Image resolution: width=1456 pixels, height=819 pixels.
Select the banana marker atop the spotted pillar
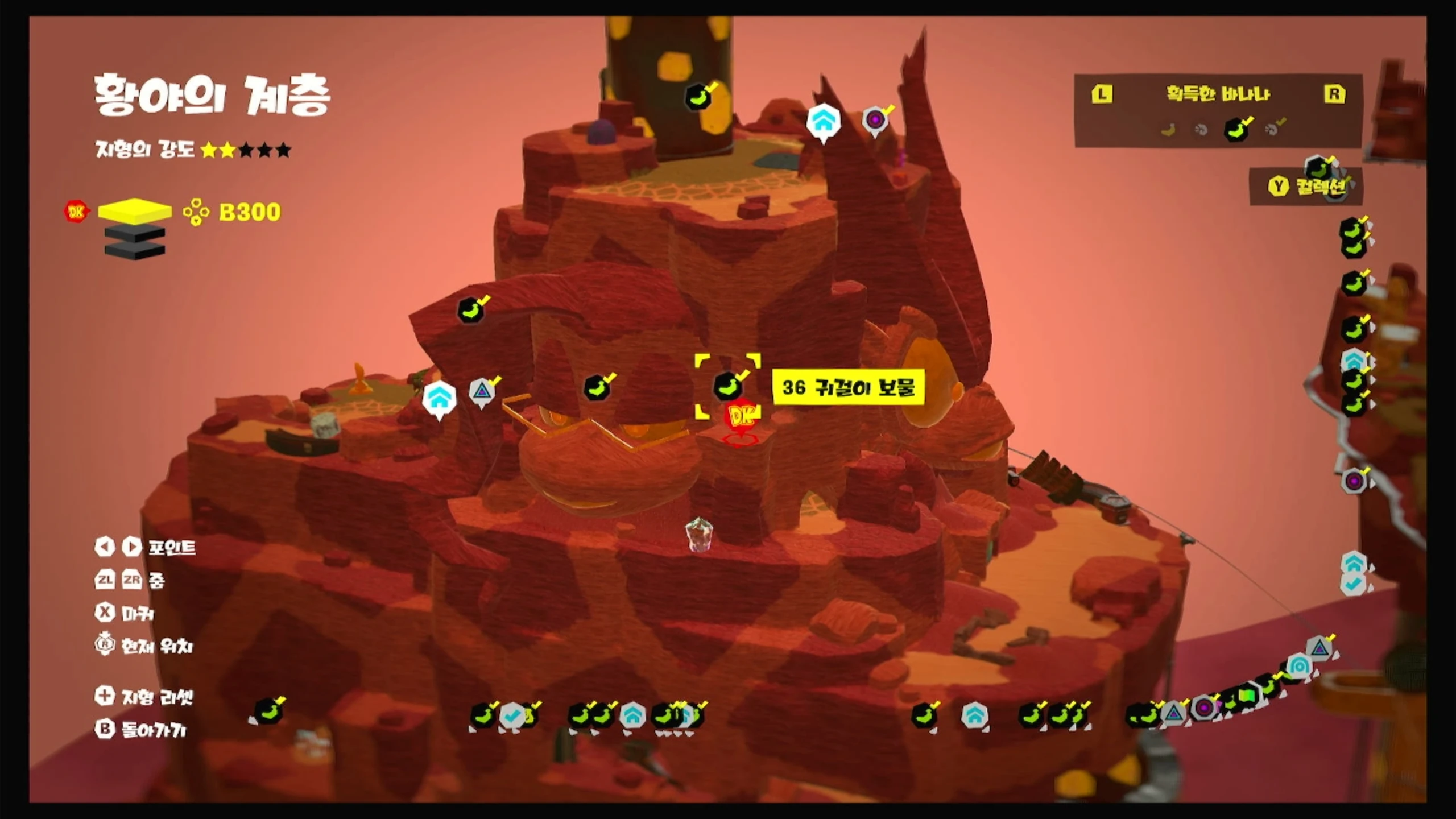click(698, 97)
